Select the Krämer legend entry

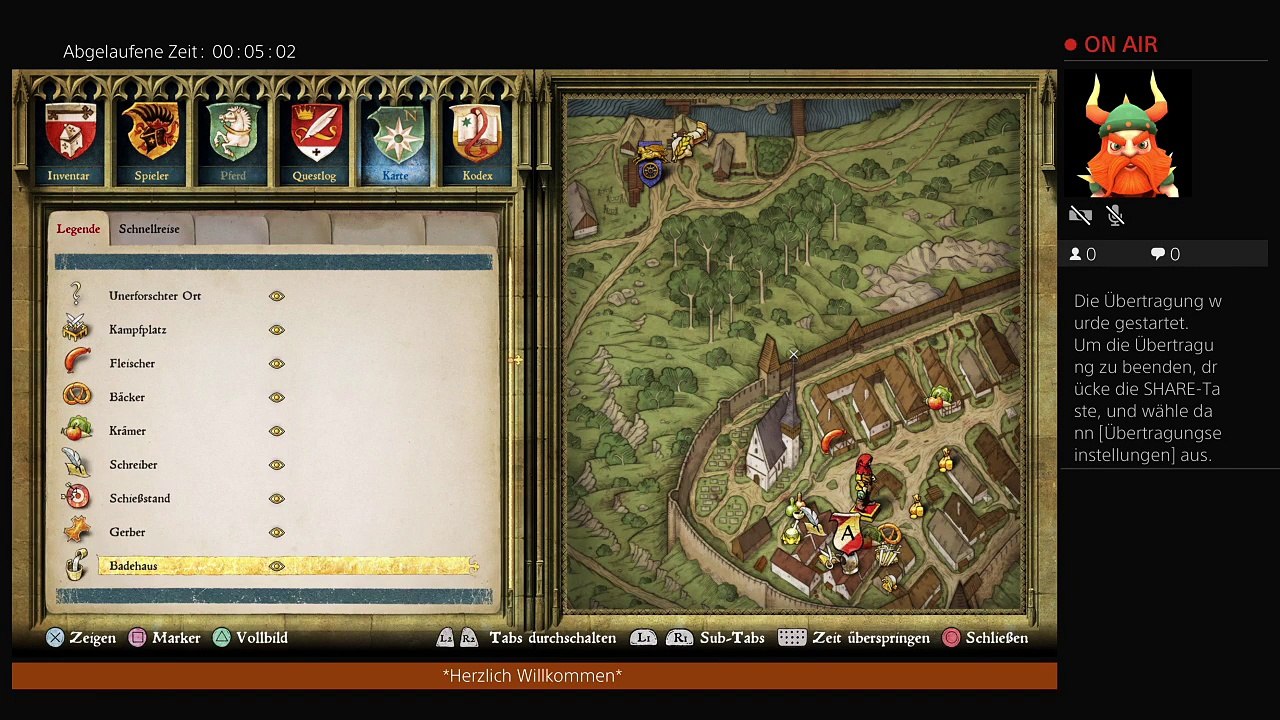point(128,431)
